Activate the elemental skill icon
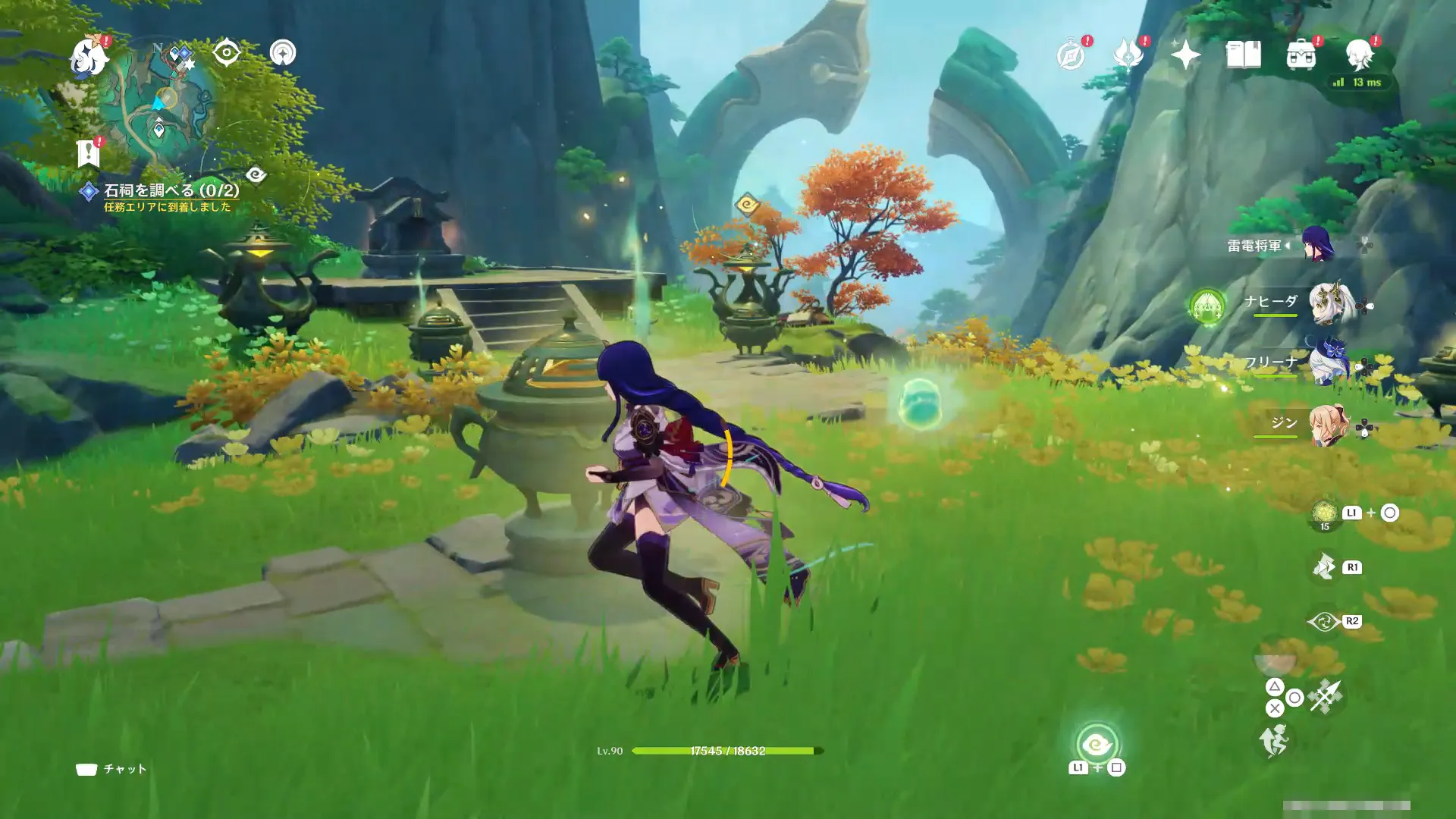 click(1325, 621)
